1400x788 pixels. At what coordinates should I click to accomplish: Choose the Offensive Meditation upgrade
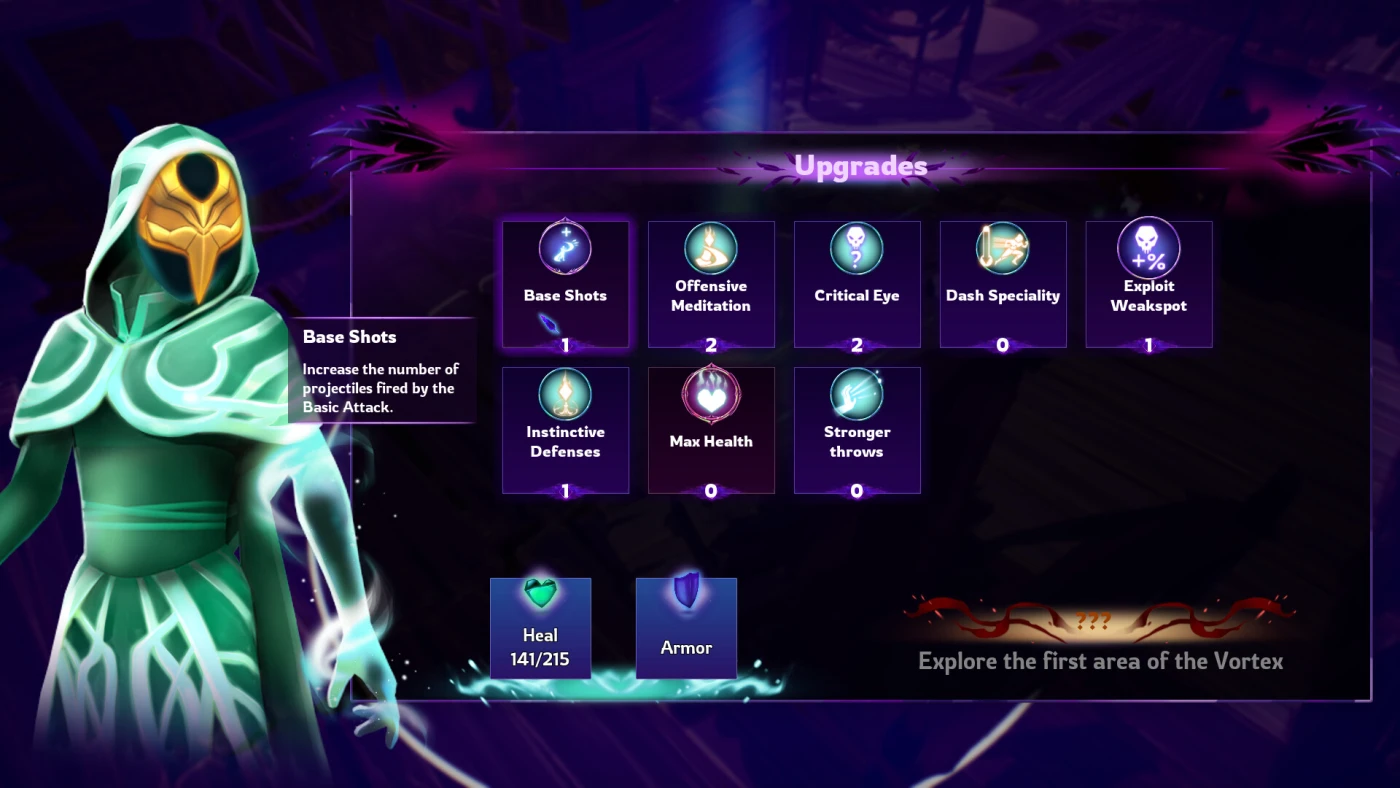click(711, 284)
